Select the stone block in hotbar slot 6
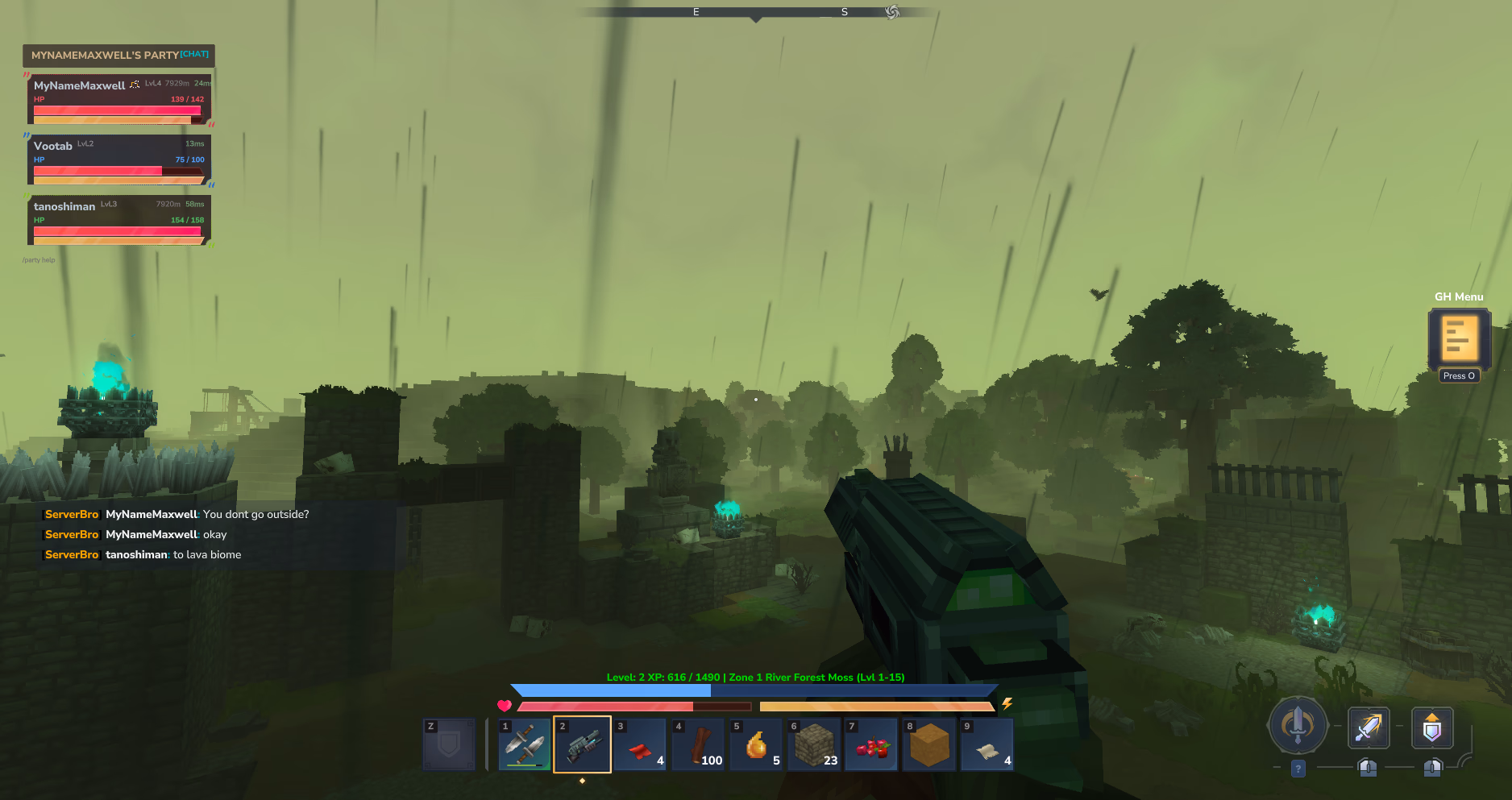Image resolution: width=1512 pixels, height=800 pixels. pyautogui.click(x=813, y=743)
